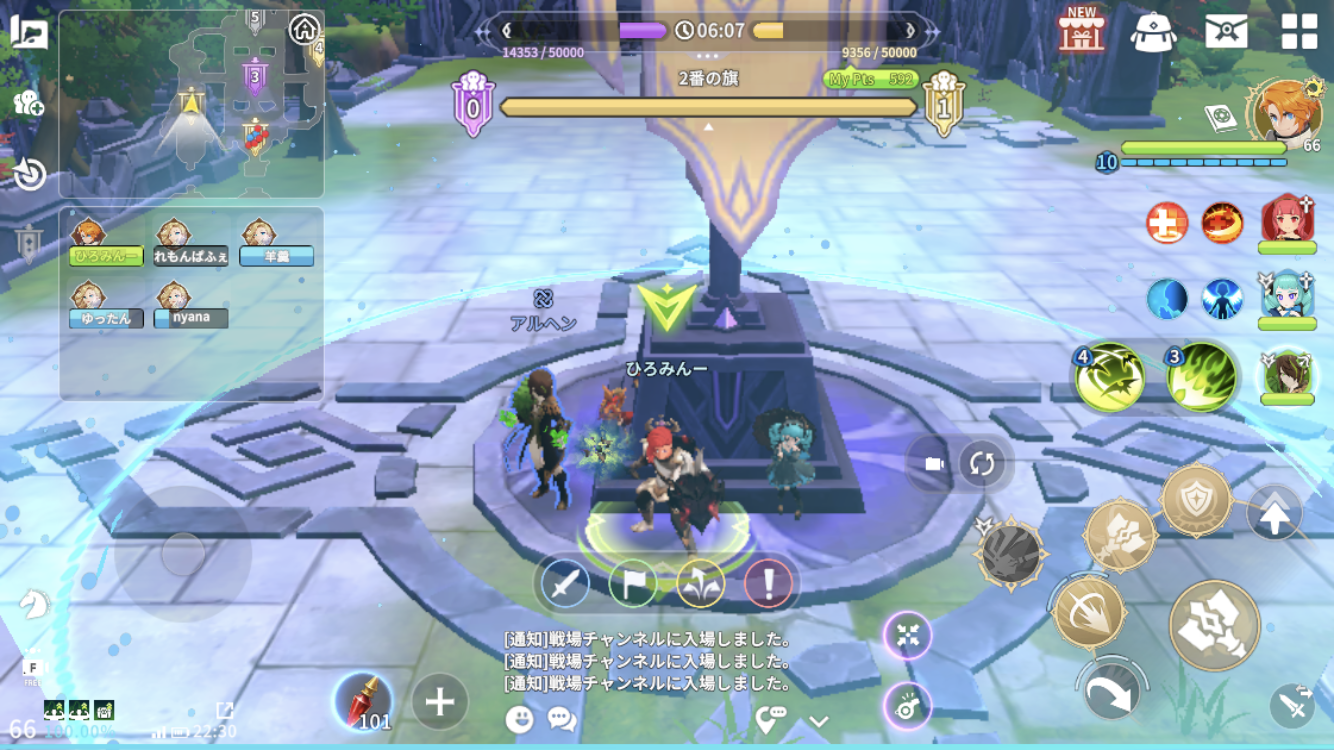Open the backpack inventory icon
The height and width of the screenshot is (750, 1334).
(x=1153, y=32)
